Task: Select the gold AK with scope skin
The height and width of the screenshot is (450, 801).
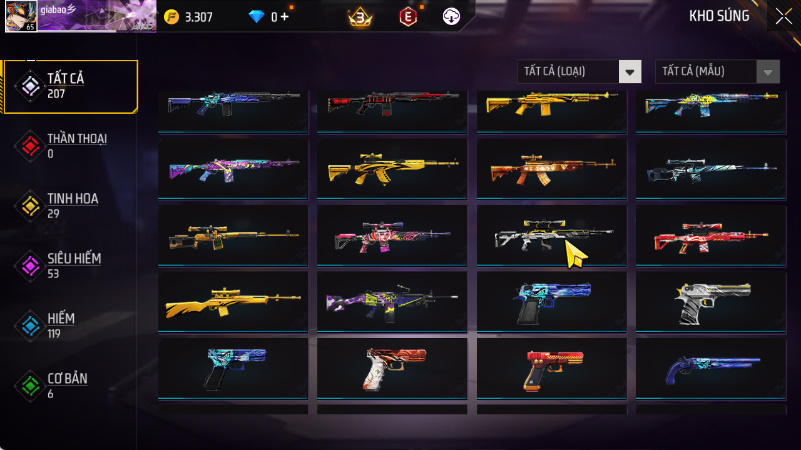Action: (392, 168)
